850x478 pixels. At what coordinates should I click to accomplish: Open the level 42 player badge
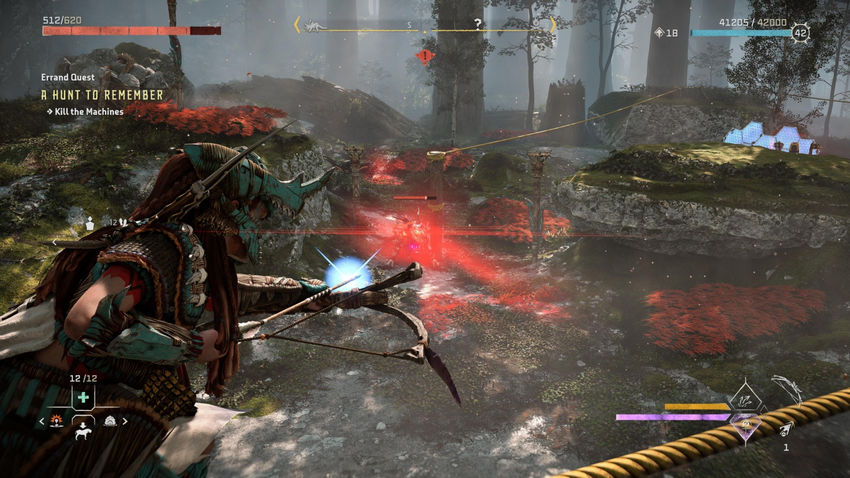point(800,33)
